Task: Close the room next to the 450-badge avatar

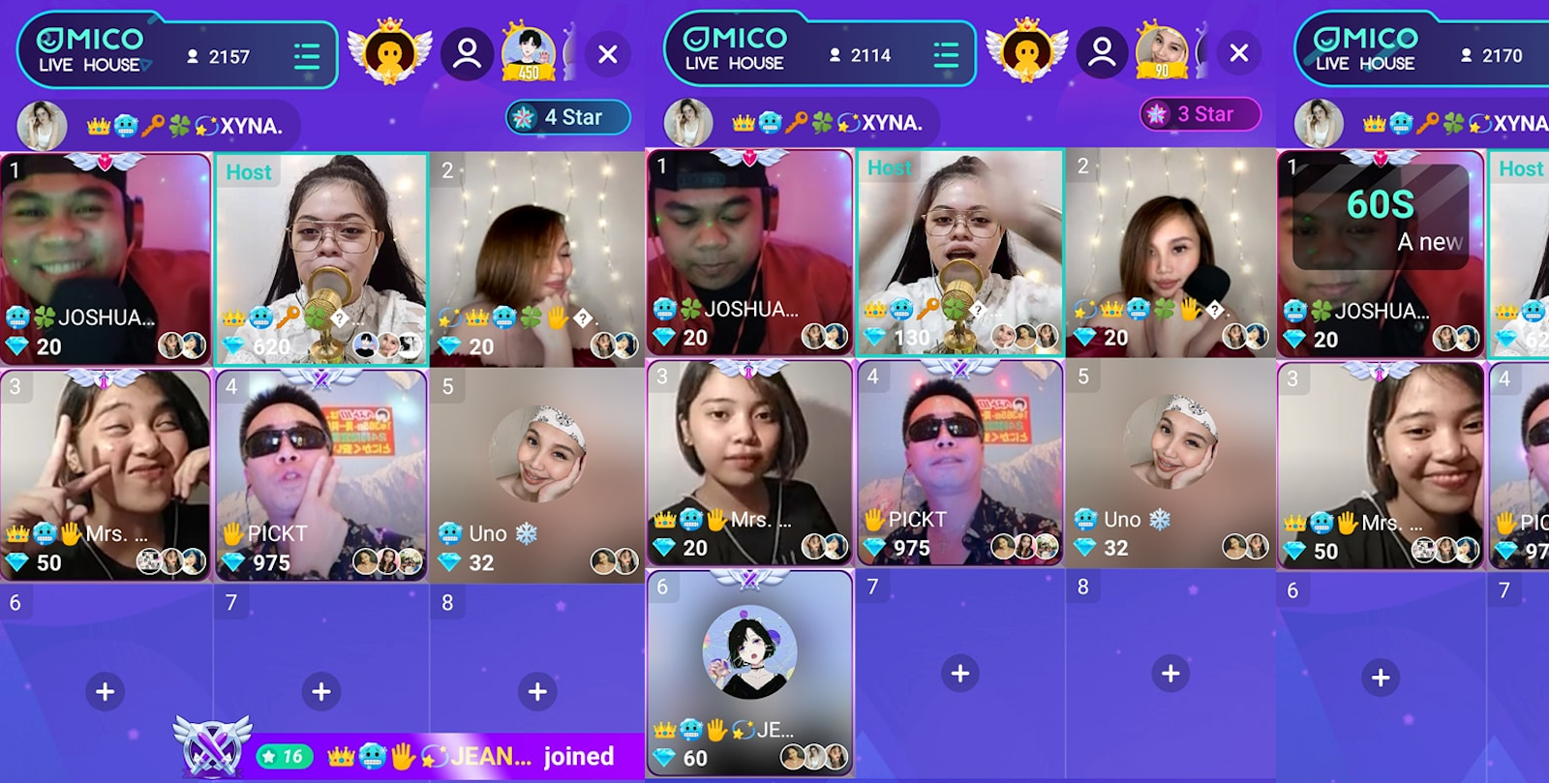Action: [608, 54]
